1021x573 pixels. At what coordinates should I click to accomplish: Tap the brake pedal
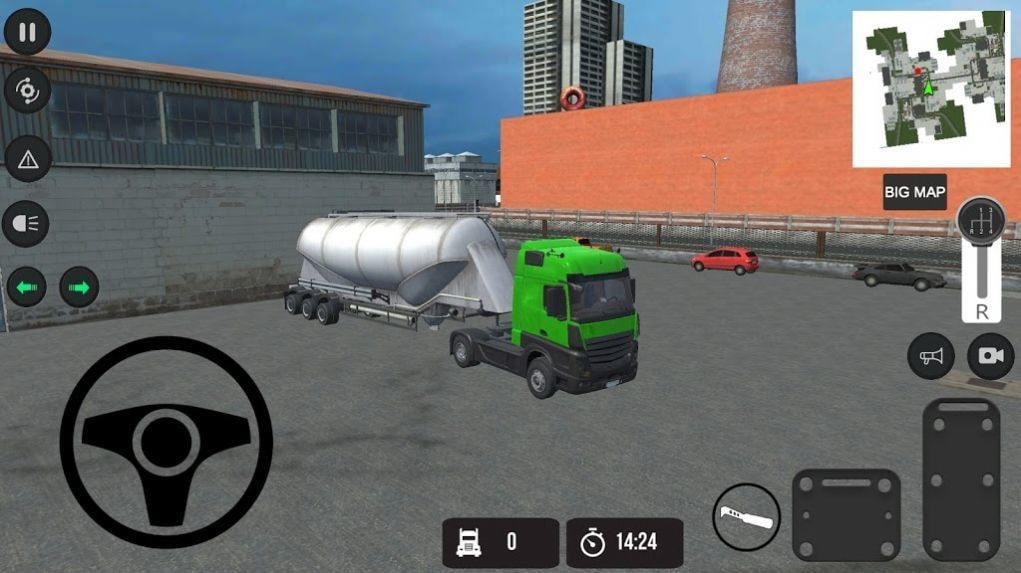click(x=846, y=514)
